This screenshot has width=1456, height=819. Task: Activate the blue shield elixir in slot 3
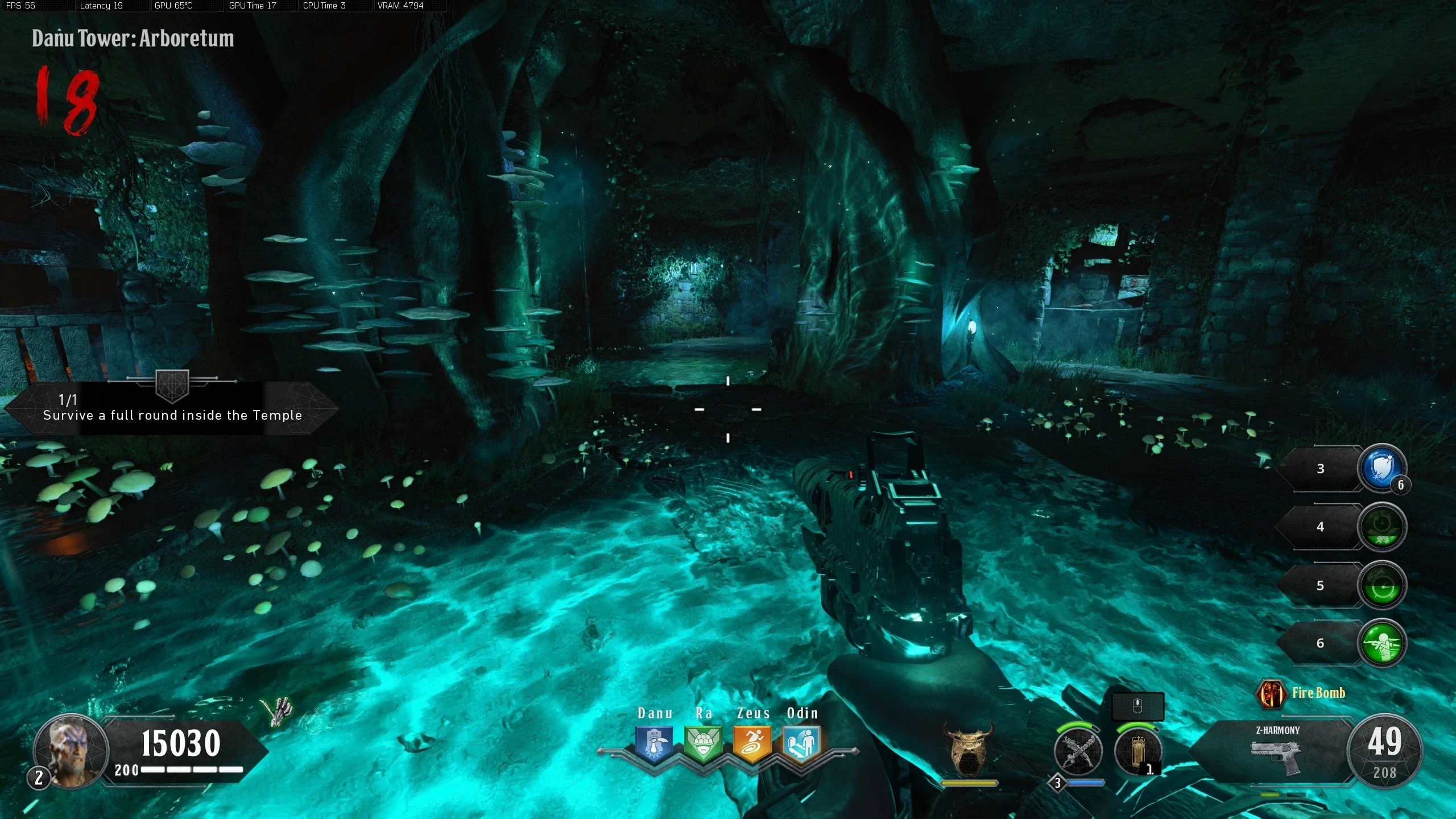click(1381, 469)
